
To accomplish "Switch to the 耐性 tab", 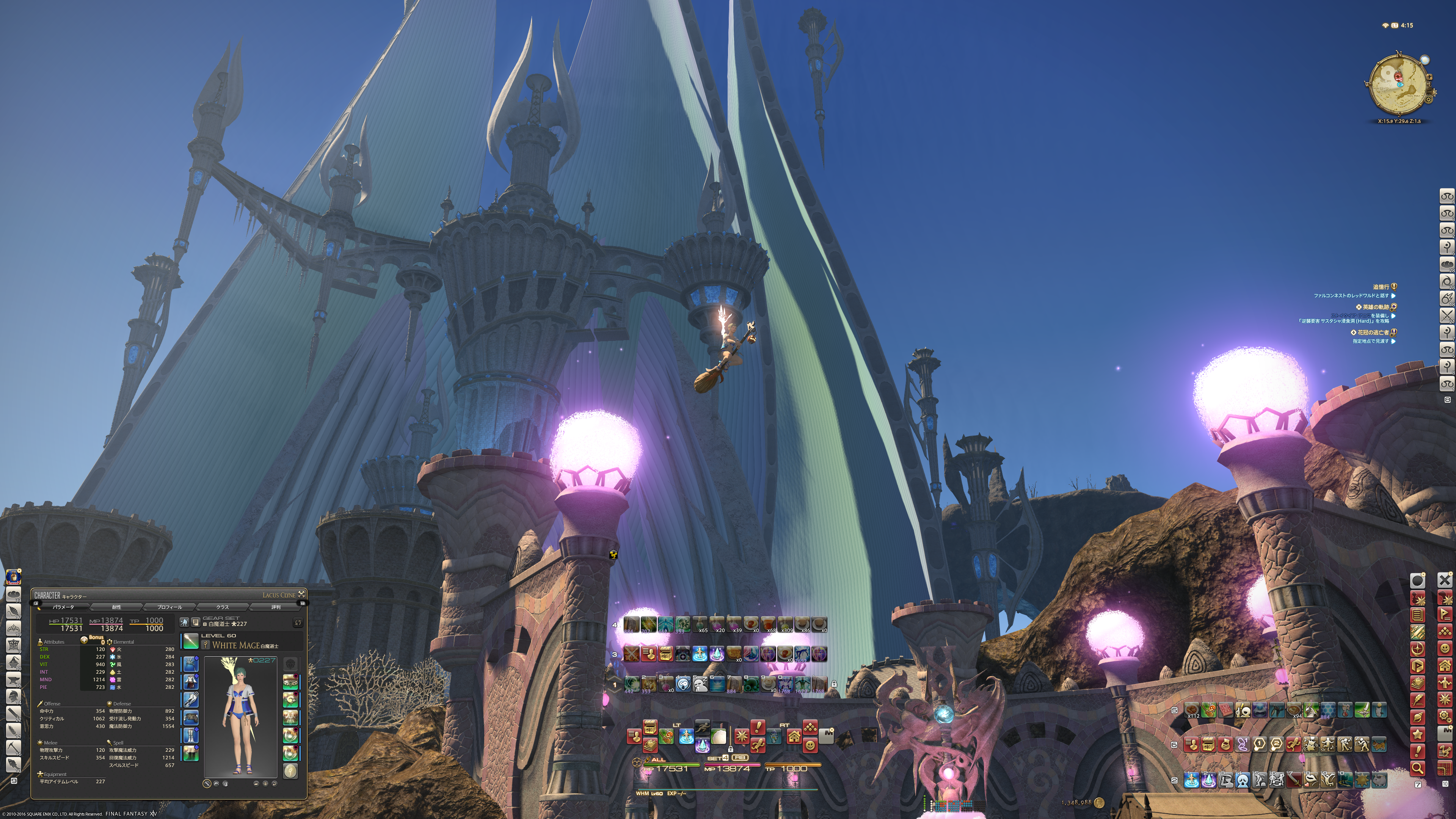I will click(116, 607).
